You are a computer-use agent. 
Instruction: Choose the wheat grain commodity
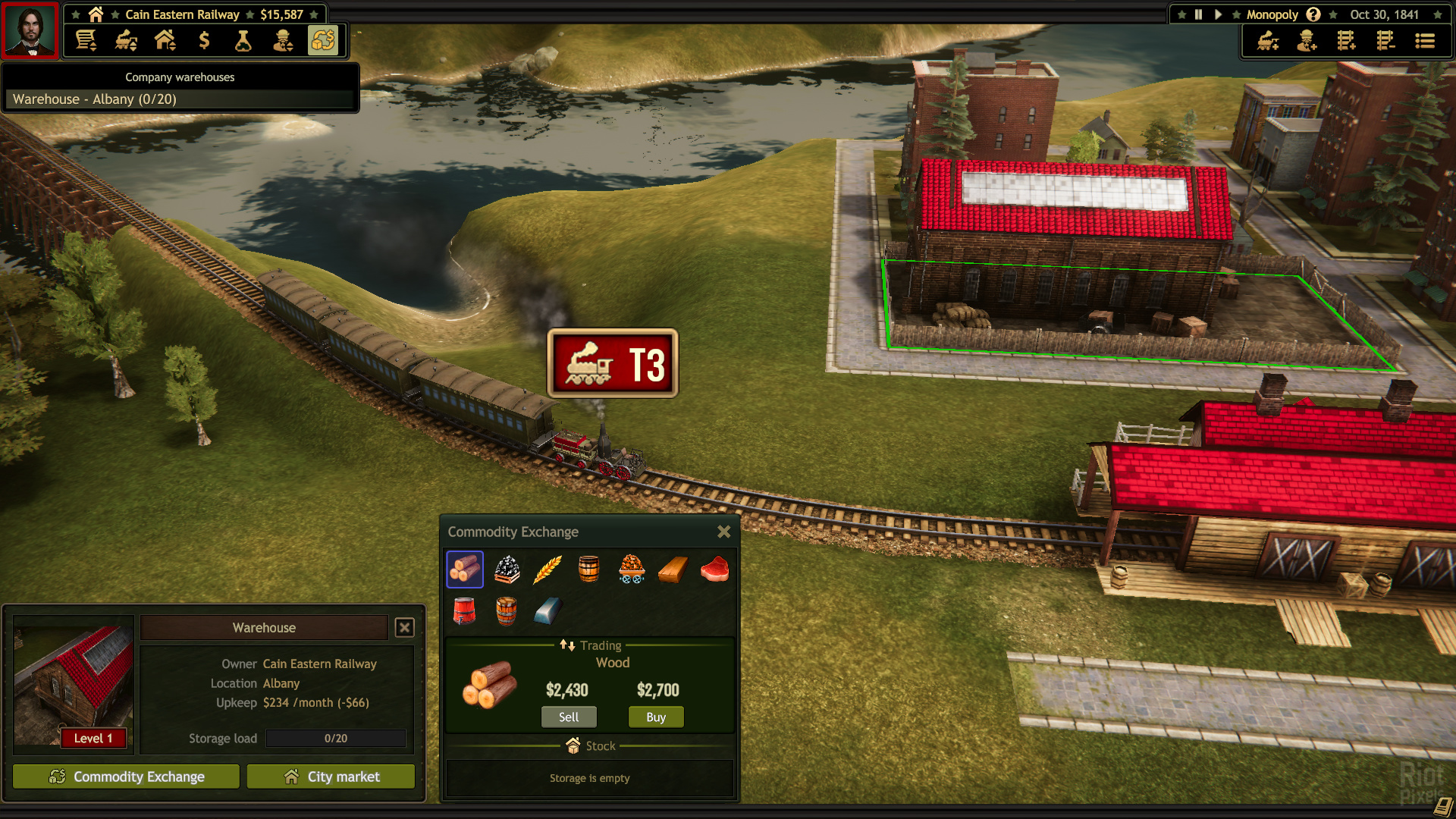(548, 569)
